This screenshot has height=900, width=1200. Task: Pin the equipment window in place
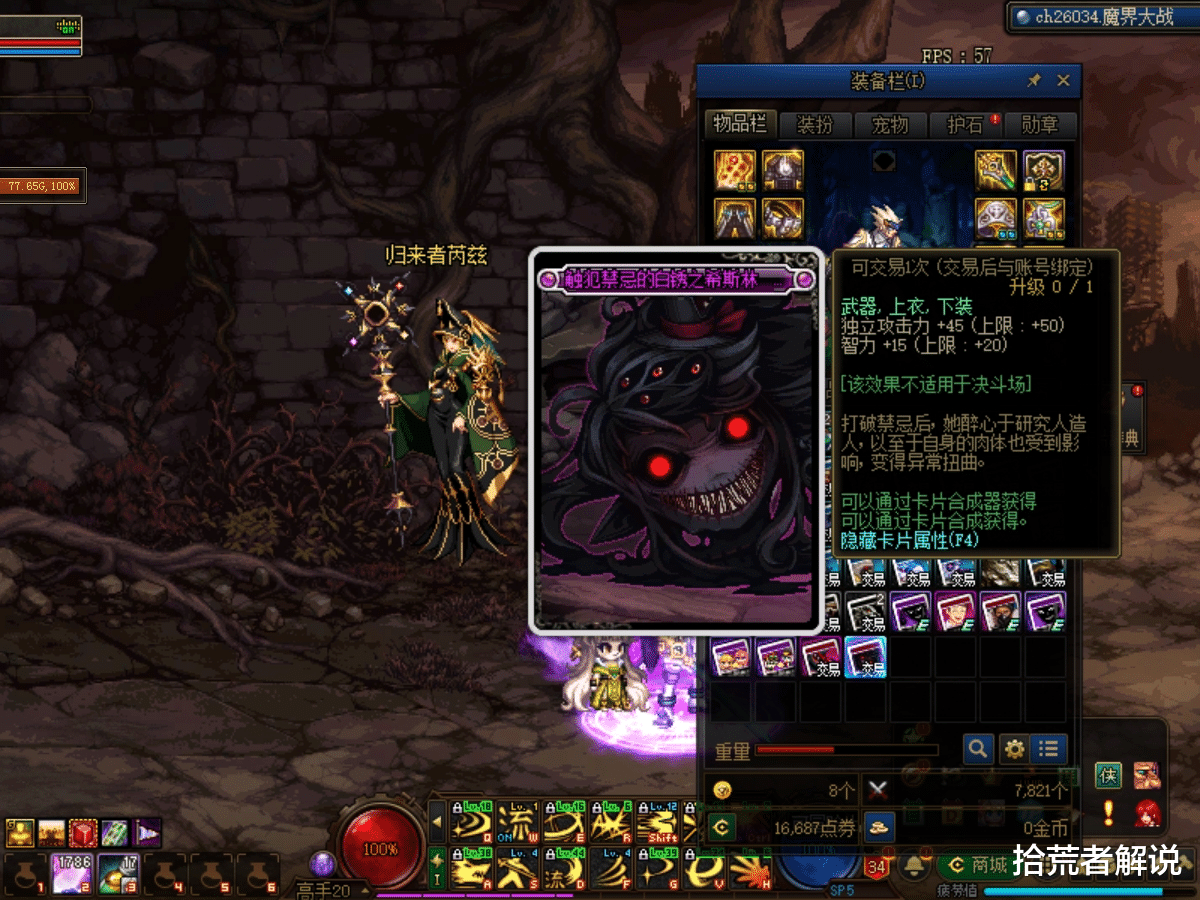tap(1034, 81)
